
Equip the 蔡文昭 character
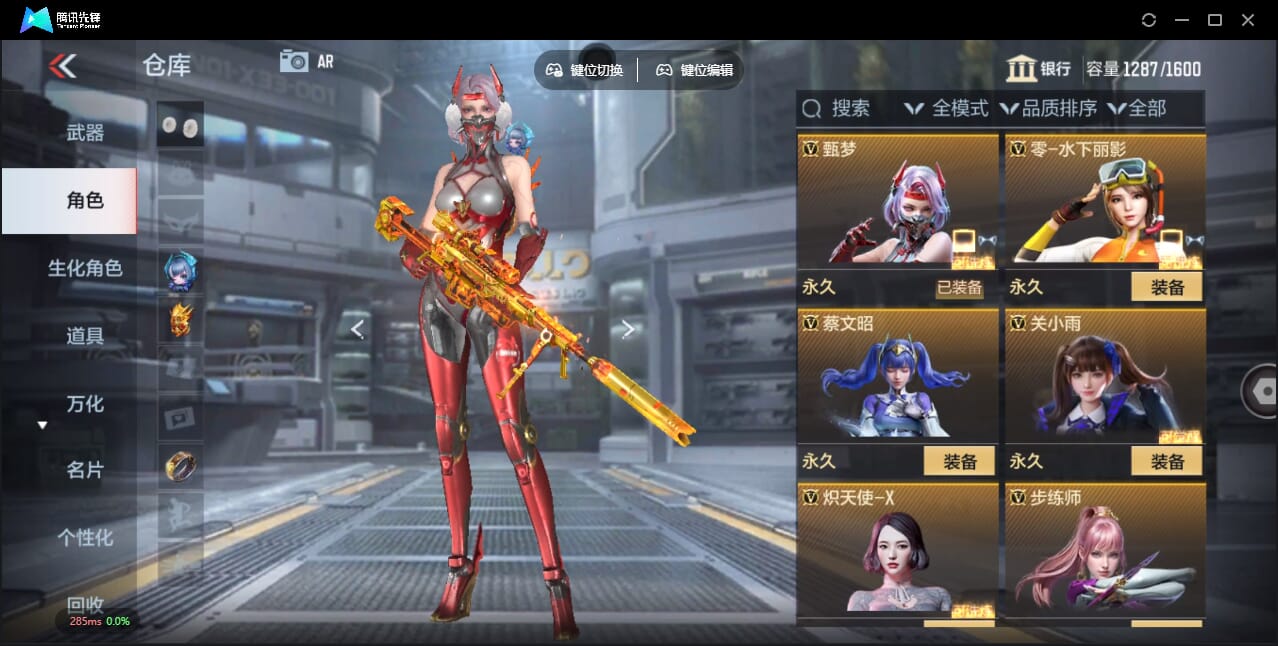pos(959,461)
